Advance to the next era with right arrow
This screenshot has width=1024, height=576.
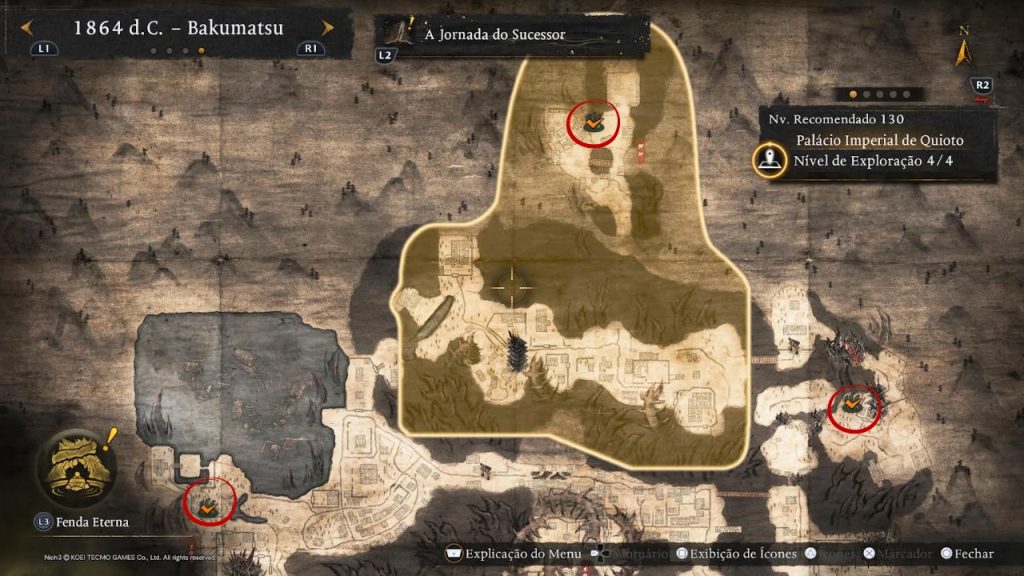326,28
